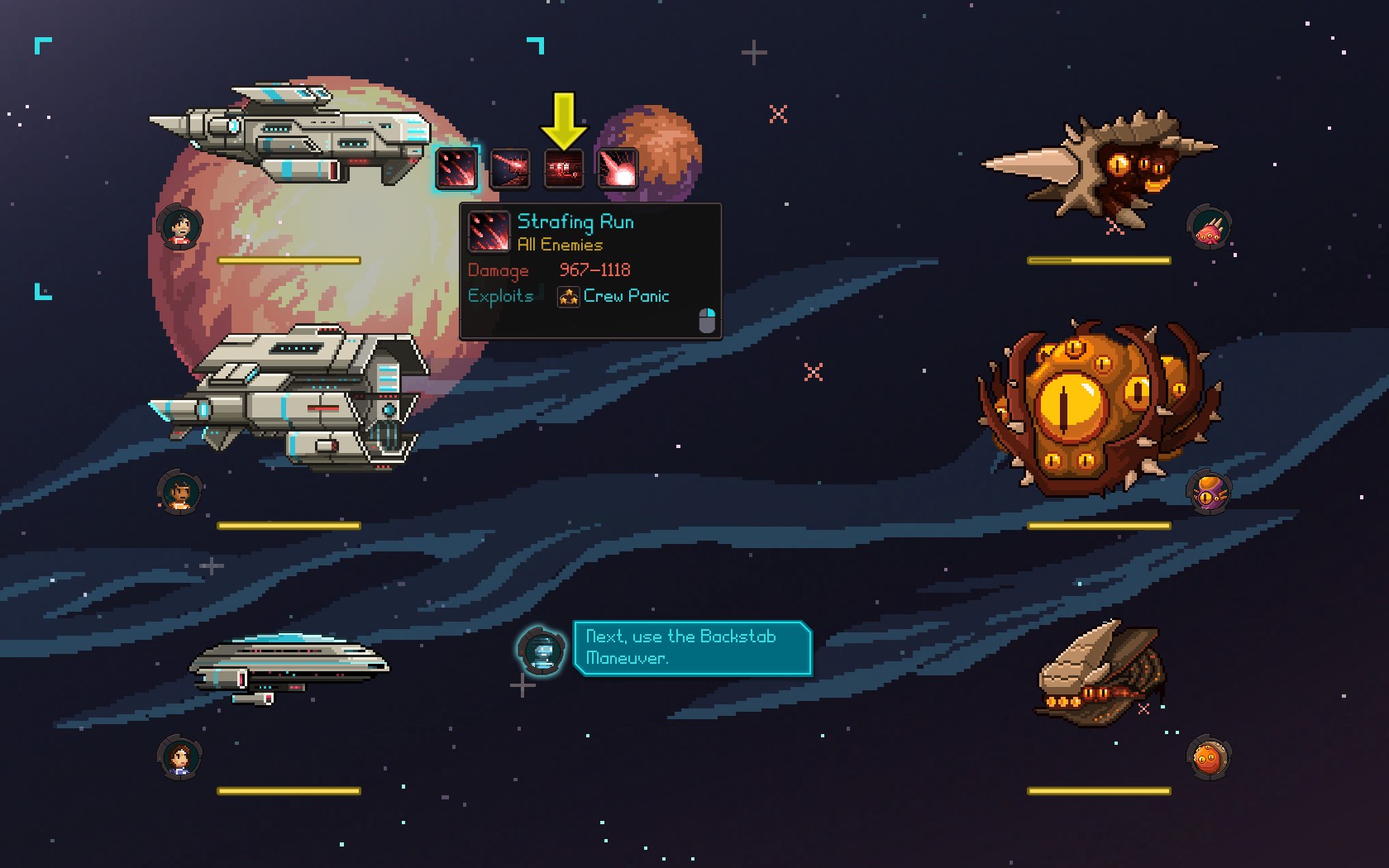Select the Strafing Run ability icon
The image size is (1389, 868).
(456, 169)
